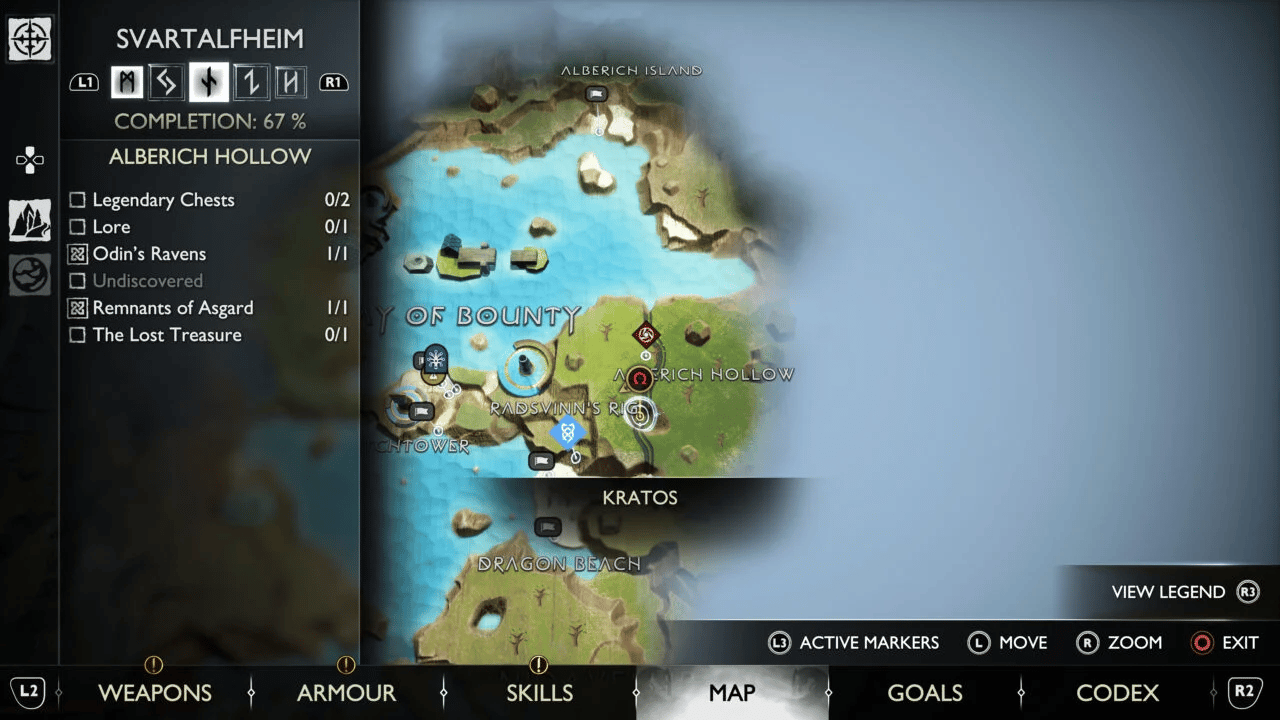Select the Odin's Ravens entry

tap(149, 254)
